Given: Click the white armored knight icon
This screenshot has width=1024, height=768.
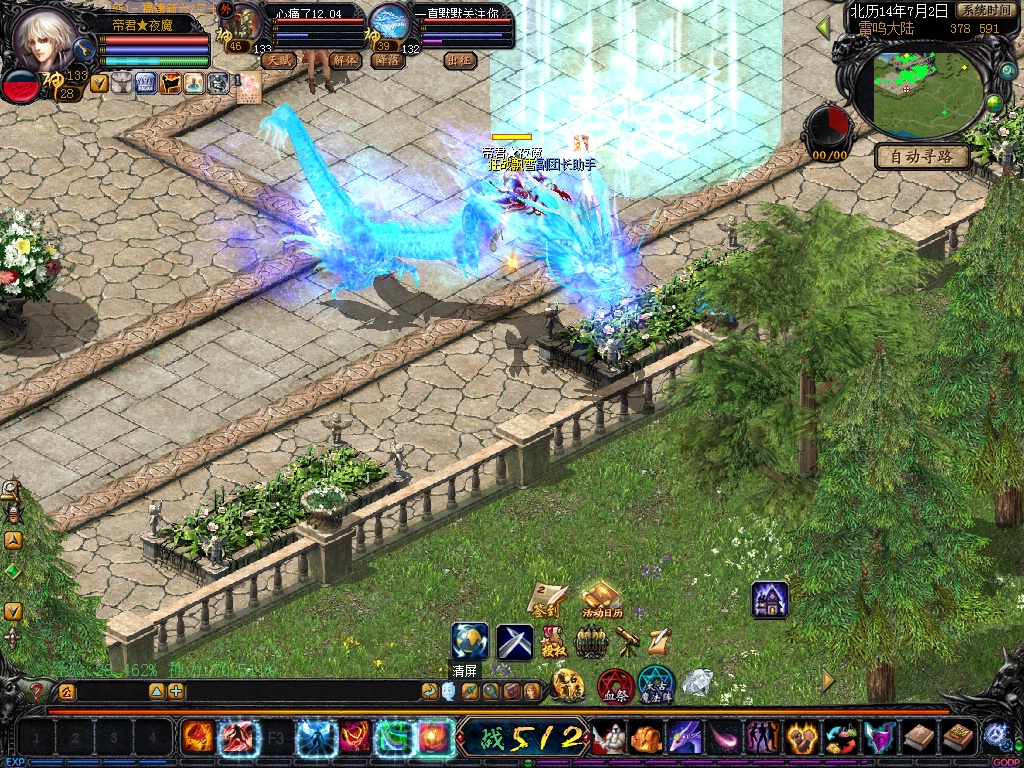Looking at the screenshot, I should pos(608,738).
